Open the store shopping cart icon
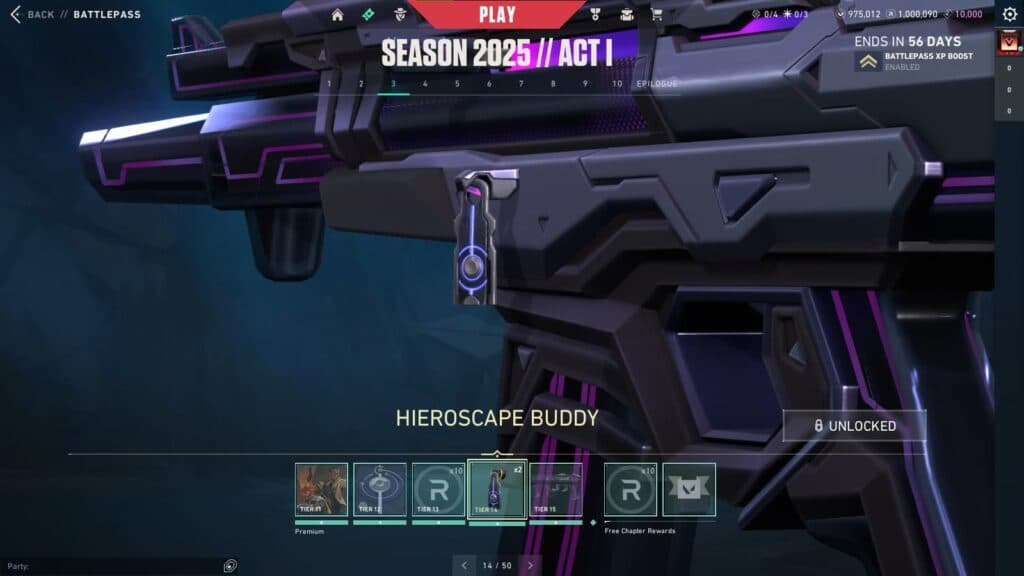Screen dimensions: 1024x576 (656, 15)
